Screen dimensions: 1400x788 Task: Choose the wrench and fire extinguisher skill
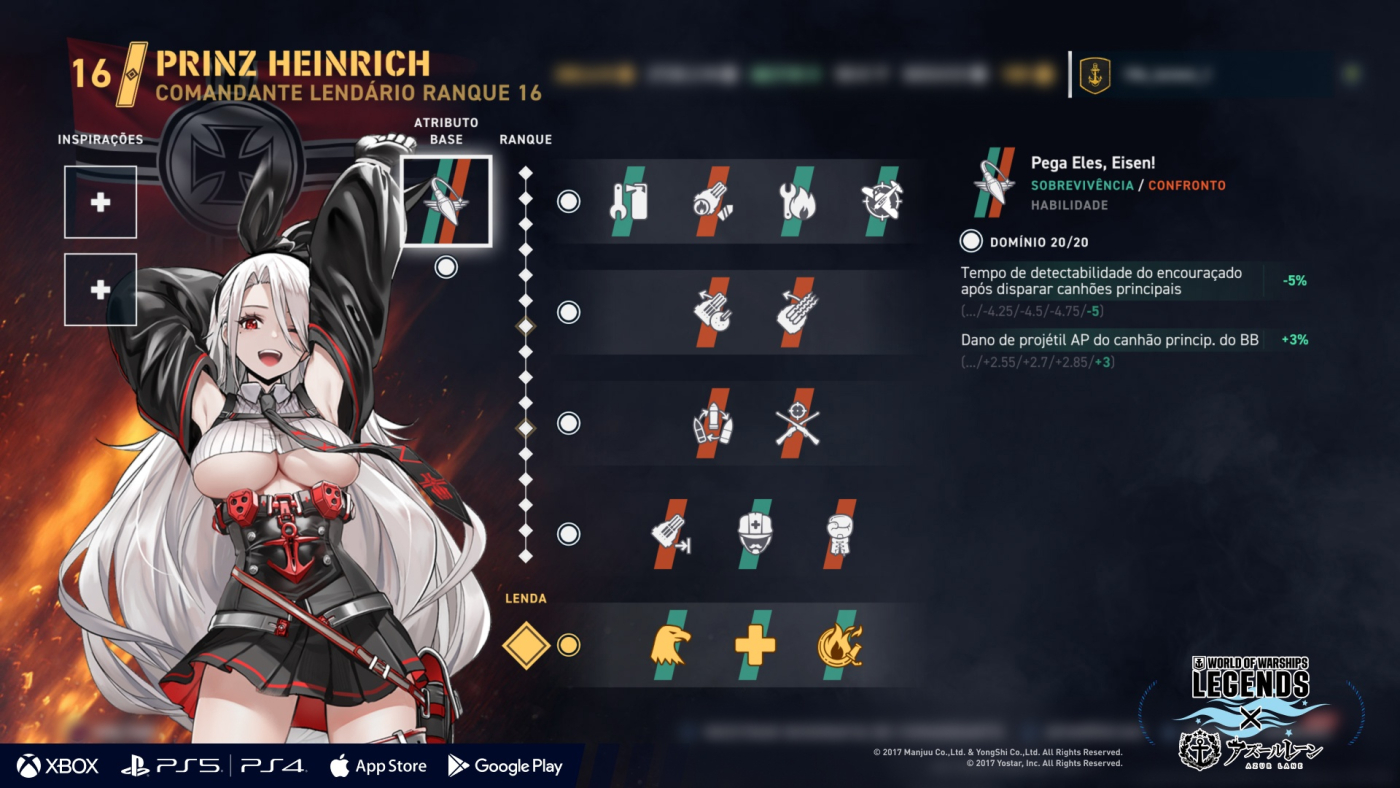(629, 201)
